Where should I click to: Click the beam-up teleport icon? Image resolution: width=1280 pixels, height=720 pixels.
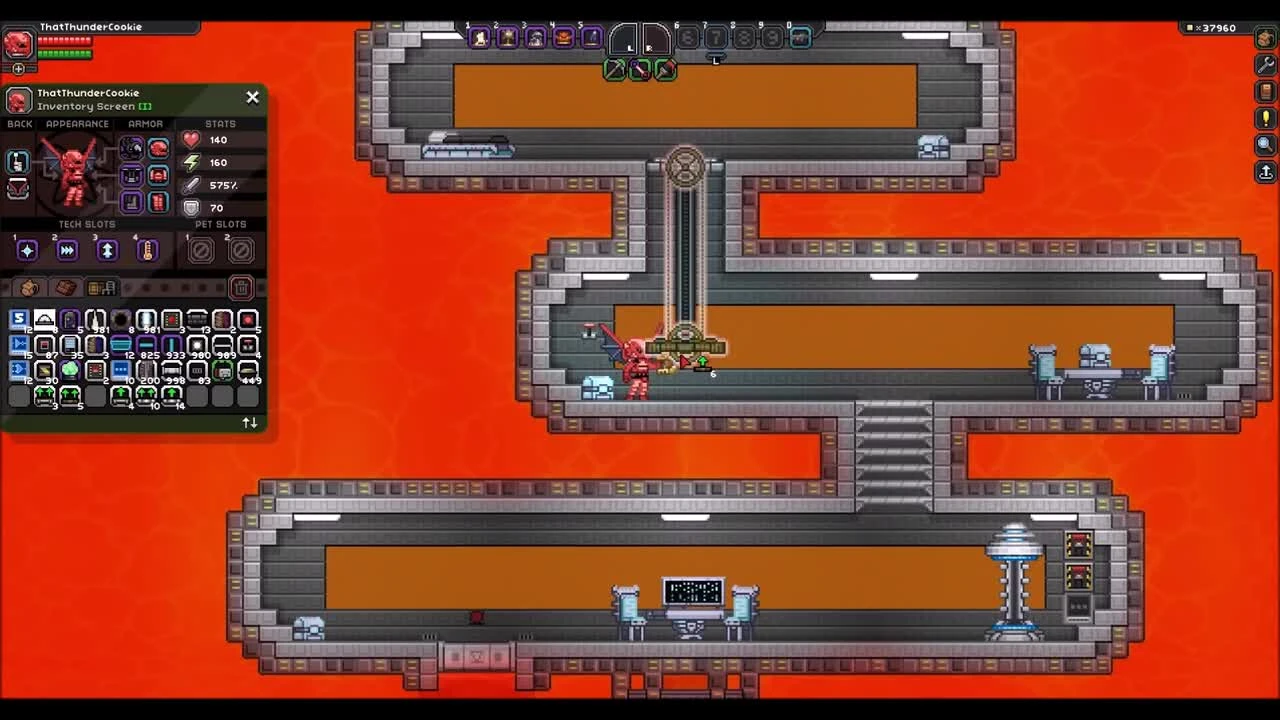1264,172
